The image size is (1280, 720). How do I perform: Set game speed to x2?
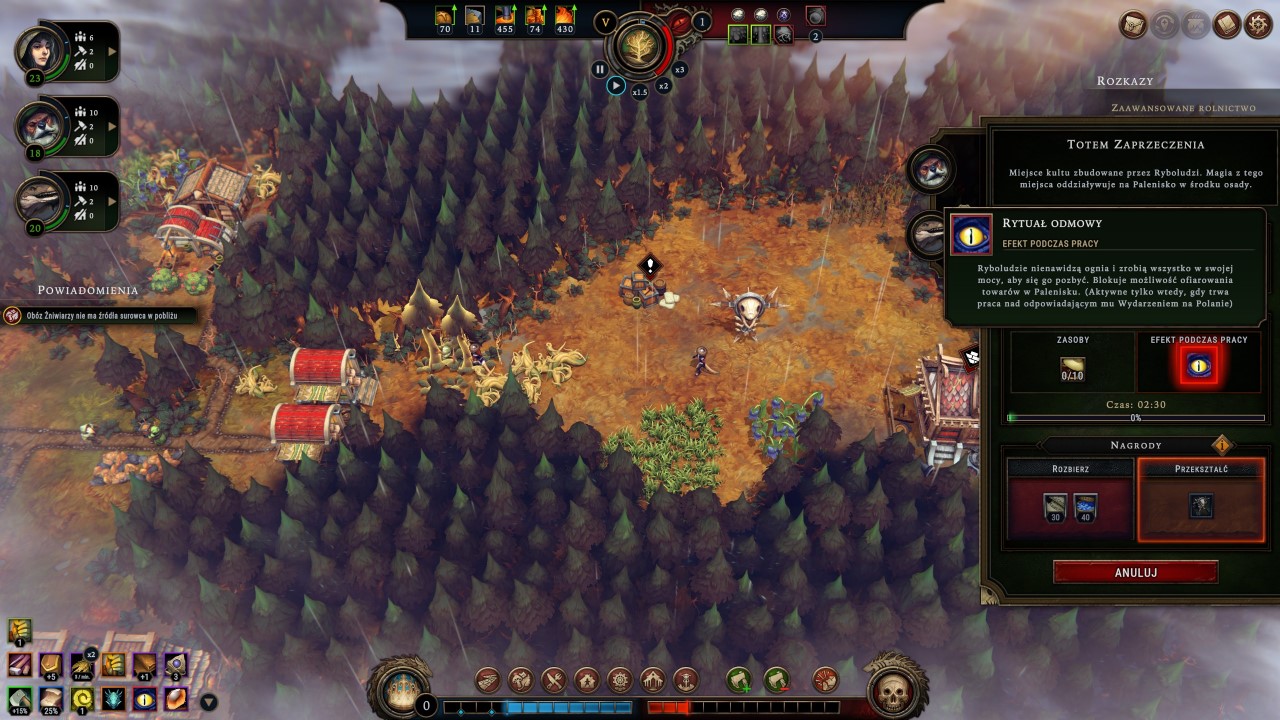coord(663,86)
